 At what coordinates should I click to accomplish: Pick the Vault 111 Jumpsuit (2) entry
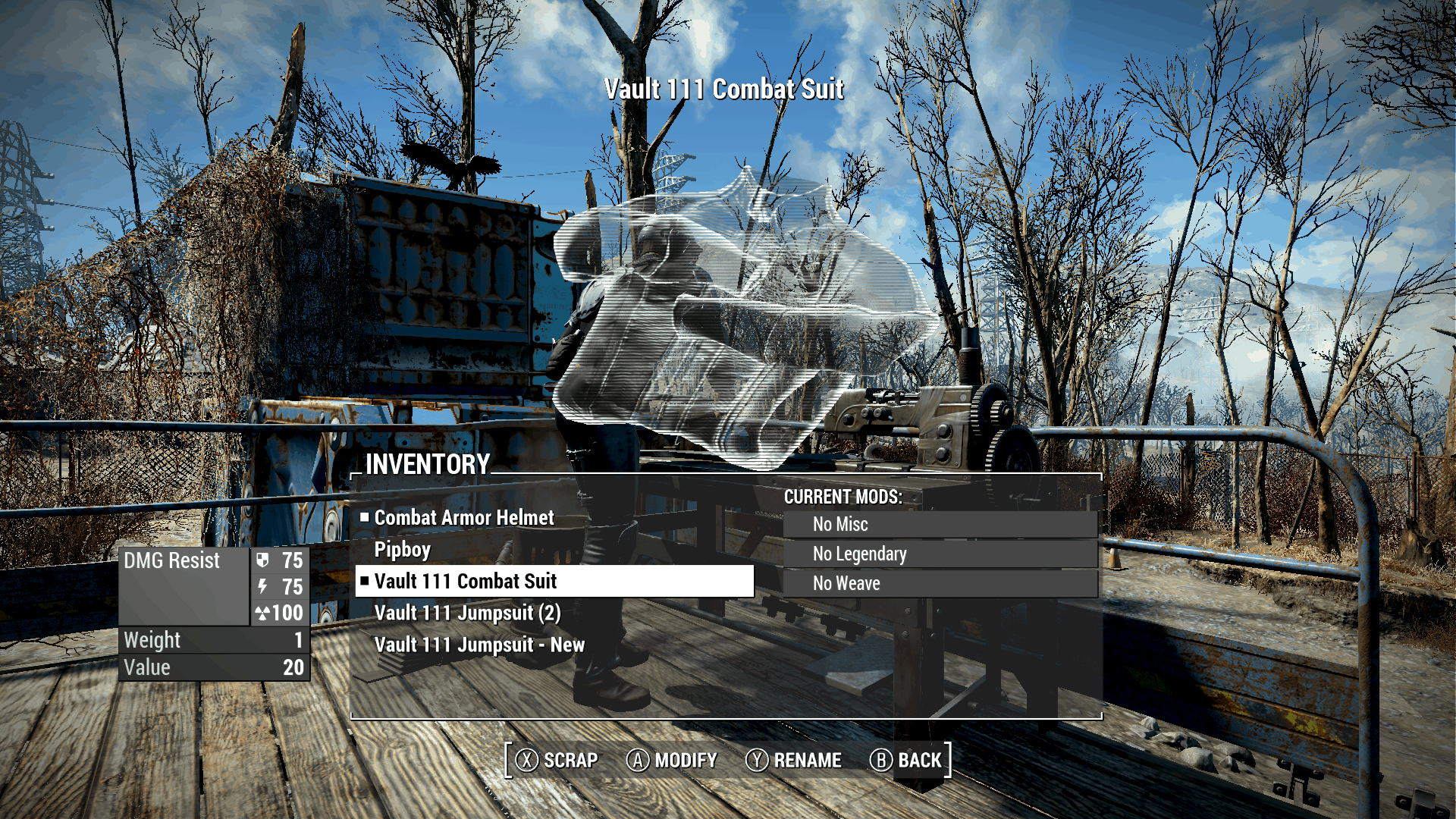tap(467, 613)
